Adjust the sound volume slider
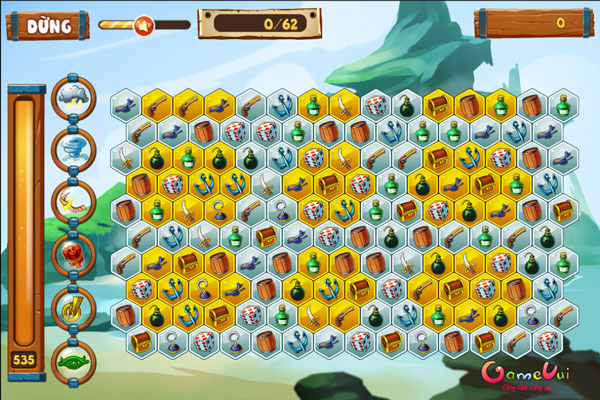Screen dimensions: 600x400 click(142, 24)
